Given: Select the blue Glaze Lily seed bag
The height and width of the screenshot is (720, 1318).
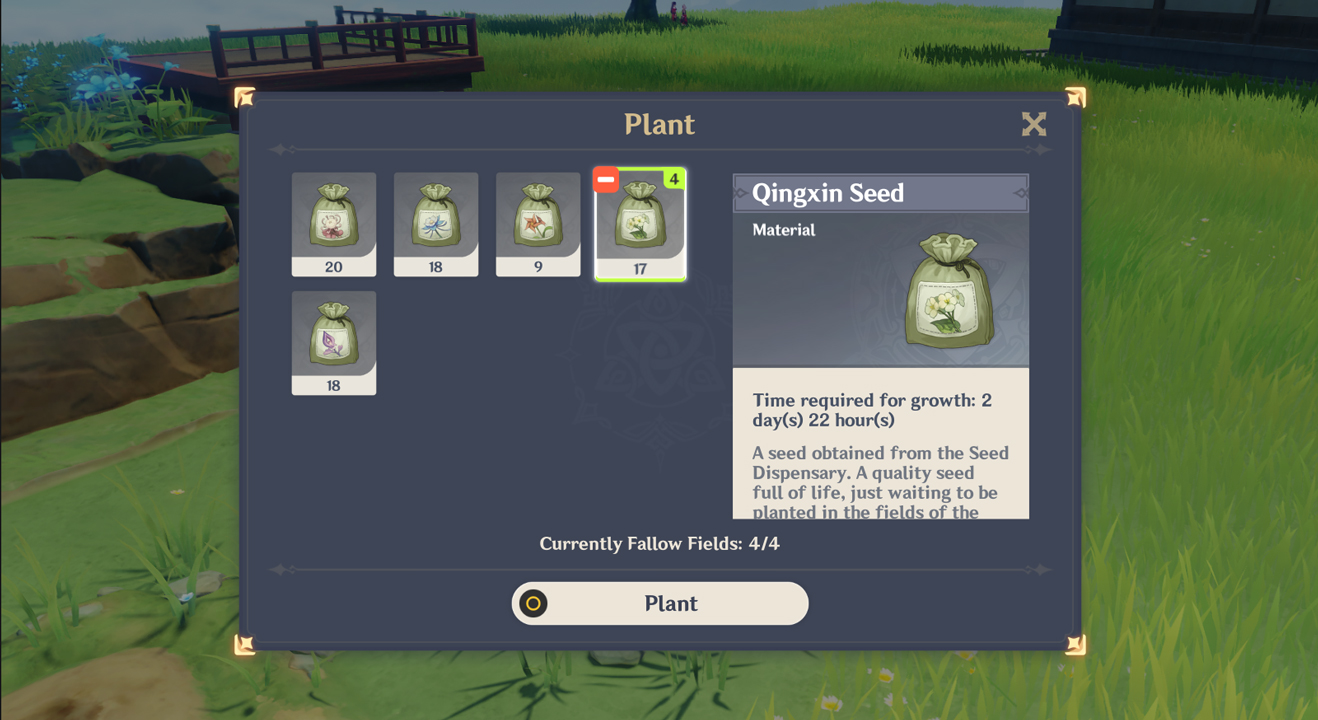Looking at the screenshot, I should (x=436, y=218).
